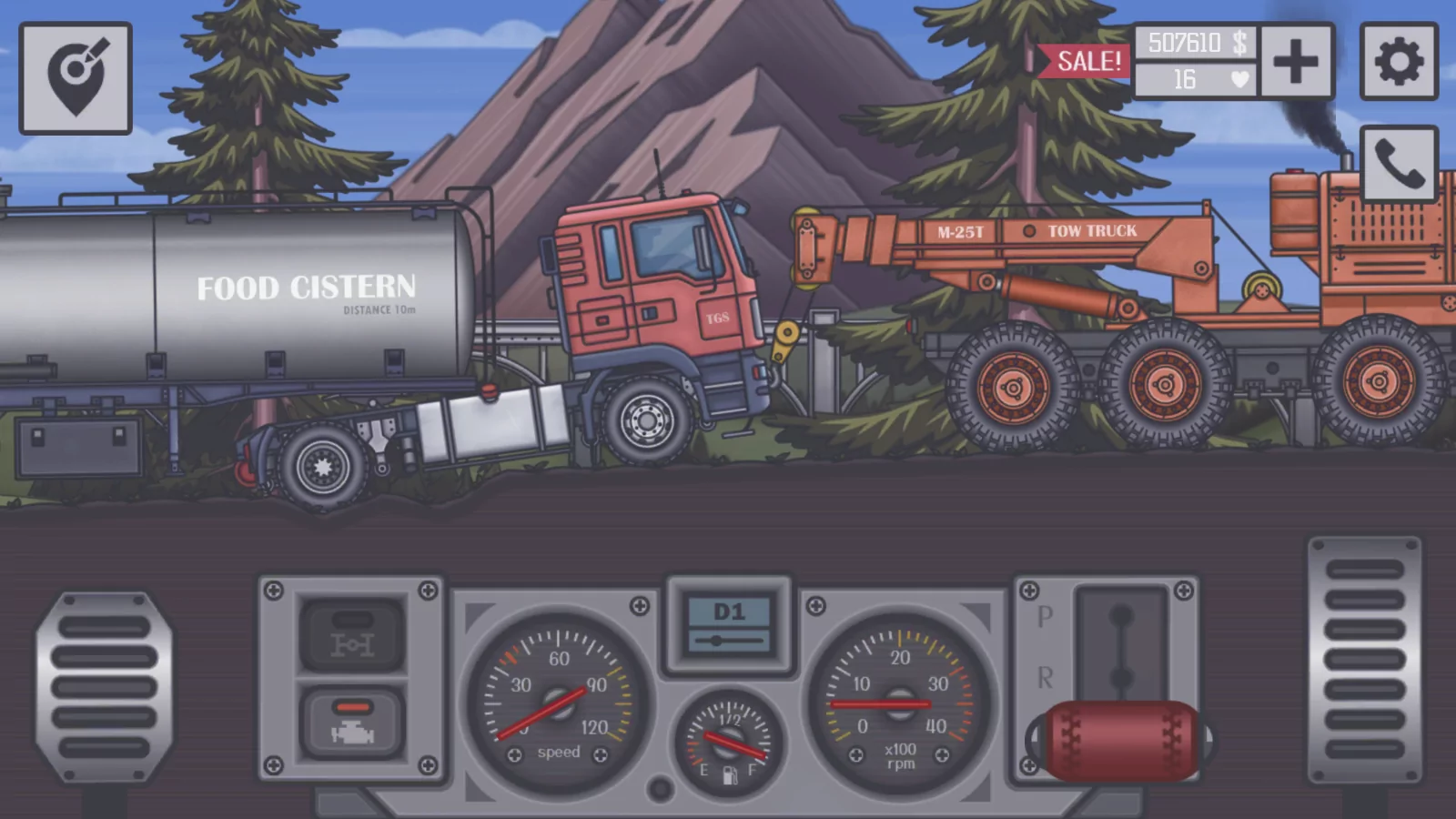Add more money with plus button

tap(1296, 62)
